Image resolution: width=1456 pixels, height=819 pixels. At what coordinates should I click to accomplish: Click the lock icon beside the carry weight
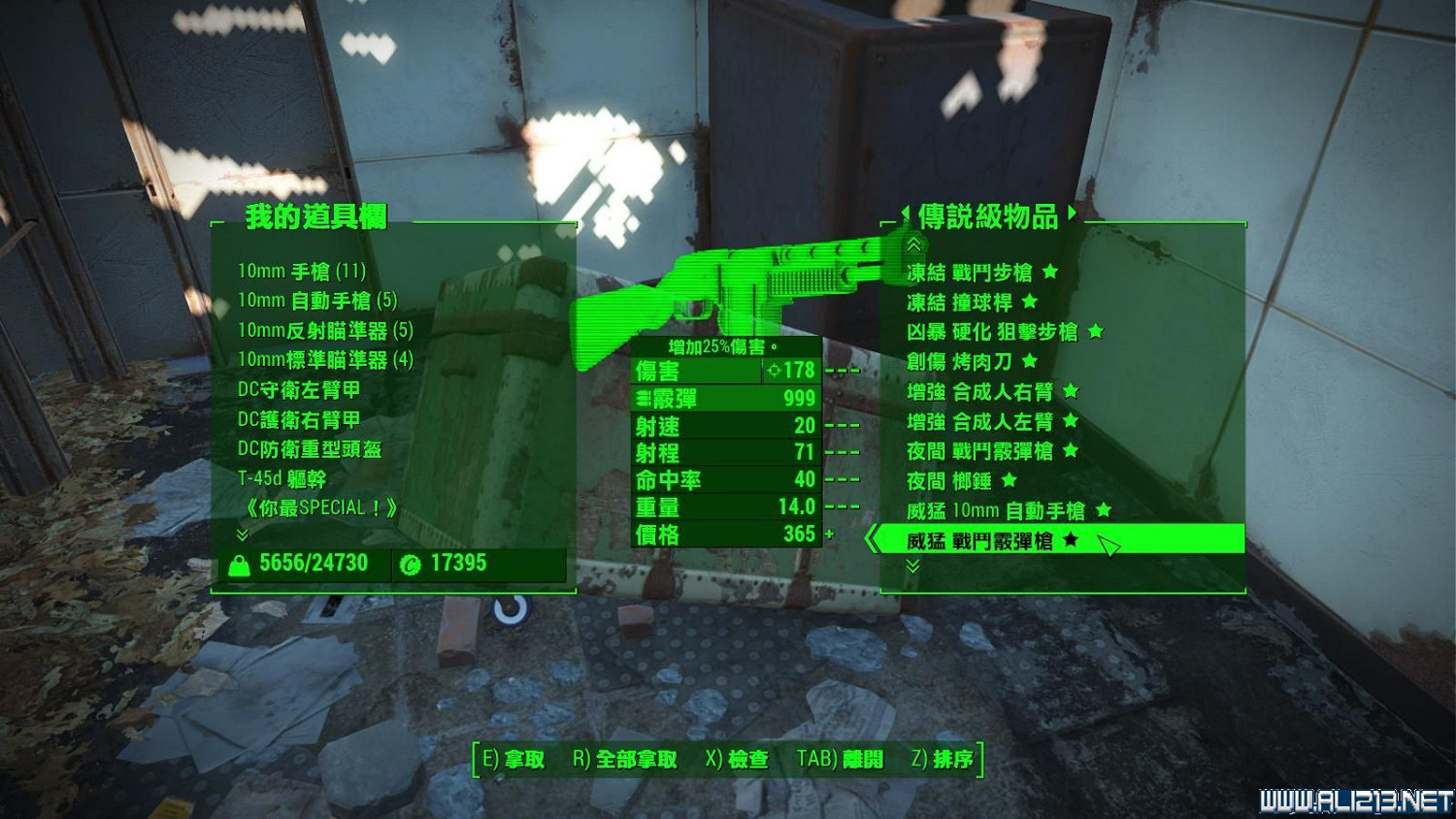pos(243,564)
